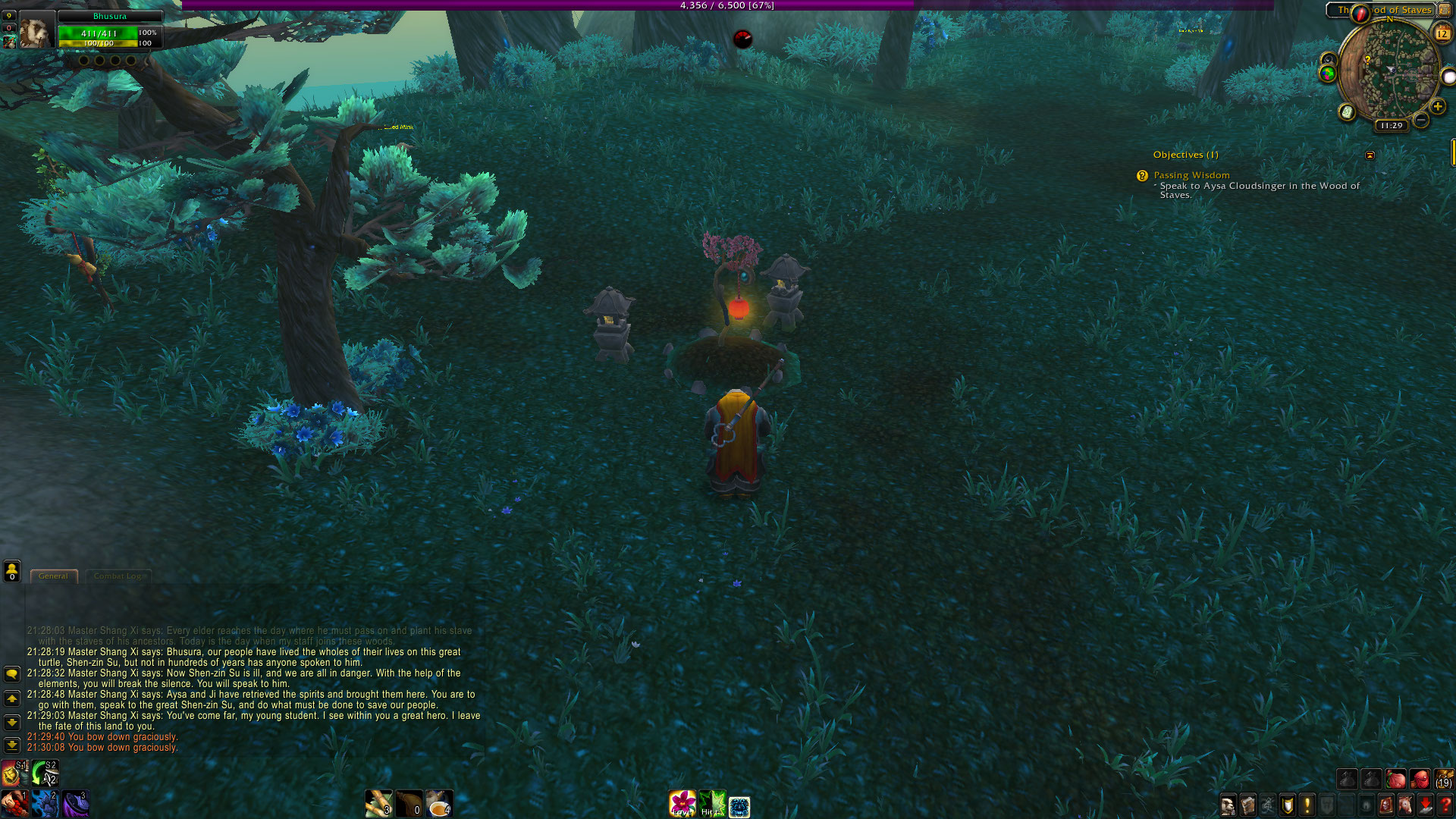This screenshot has width=1456, height=819.
Task: Open the chat menu speech bubble button
Action: click(x=12, y=673)
